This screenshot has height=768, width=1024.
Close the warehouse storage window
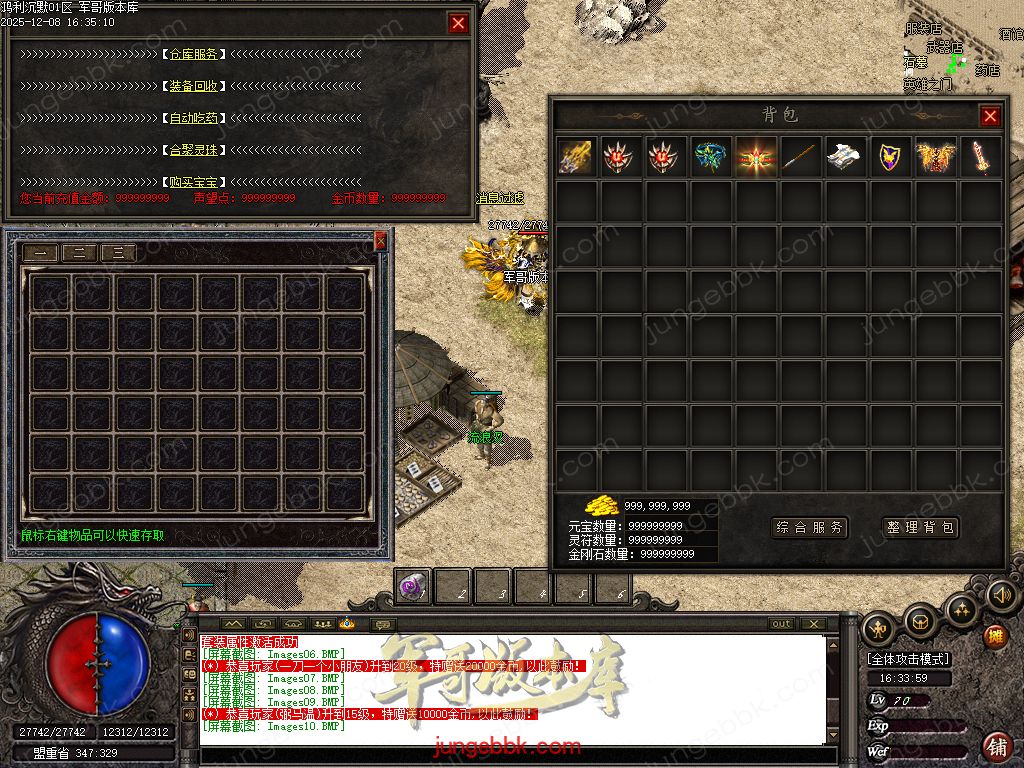380,240
